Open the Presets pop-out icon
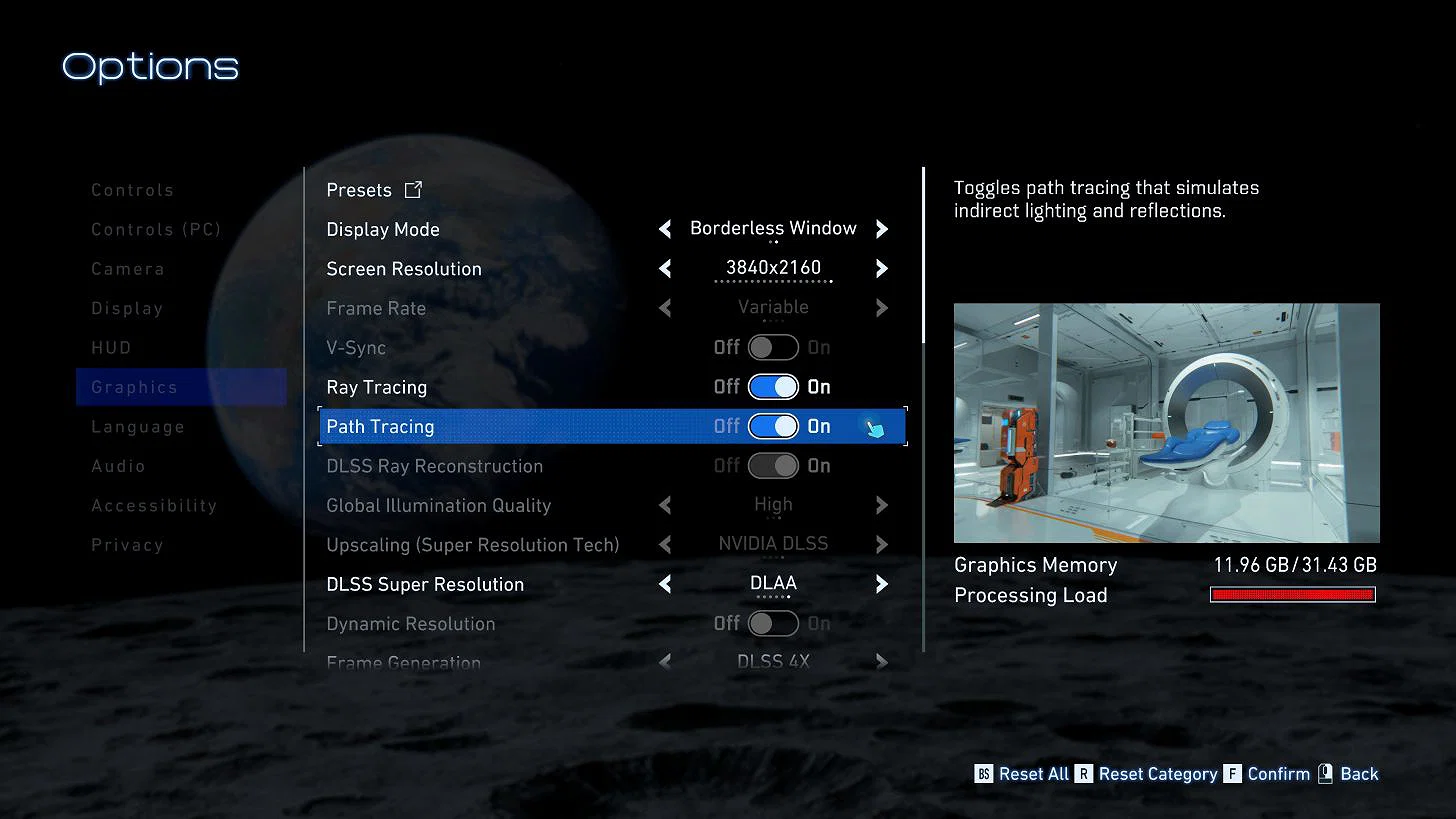Viewport: 1456px width, 819px height. (413, 189)
